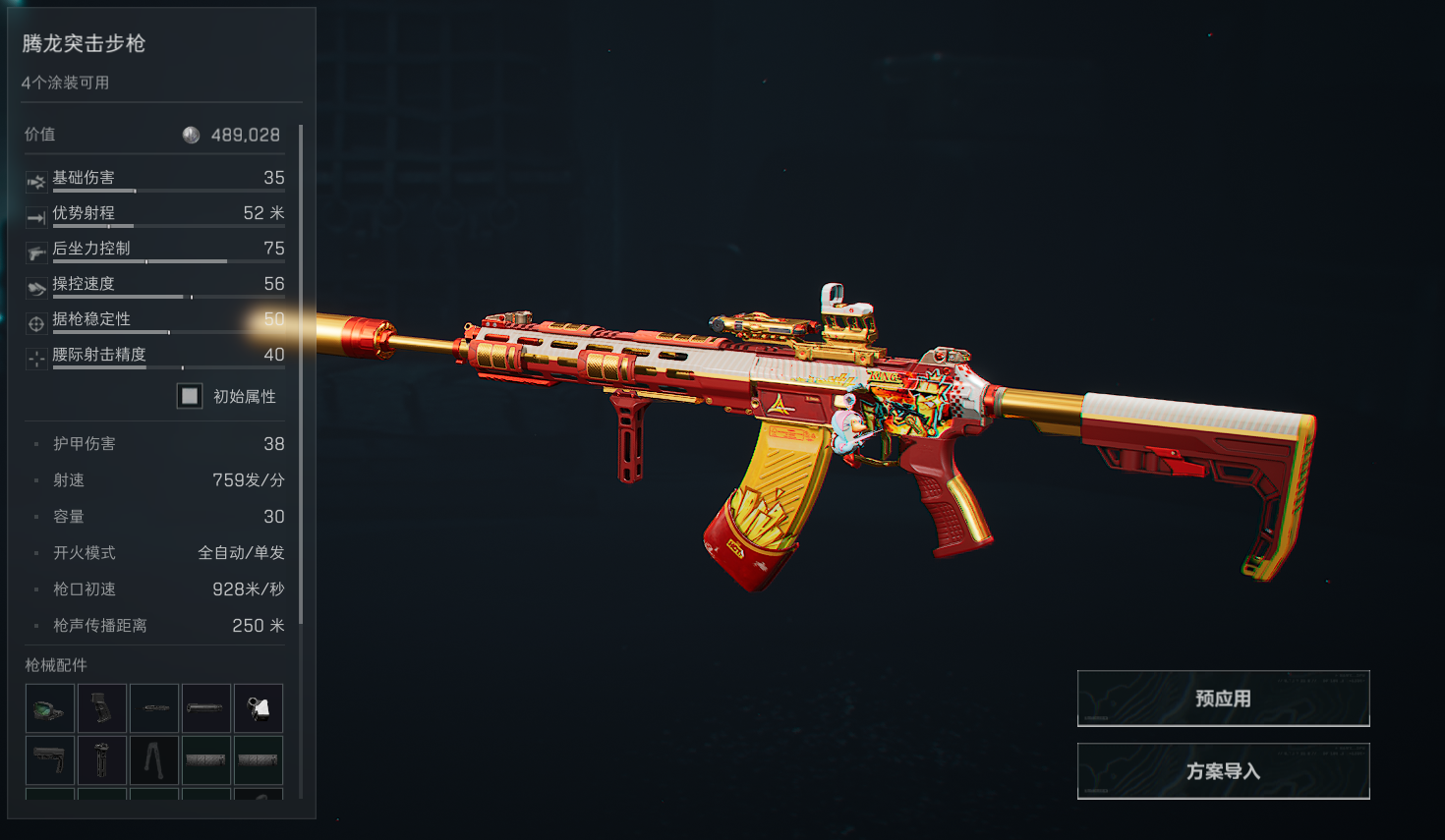Click the 预应用 (pre-apply) button
This screenshot has width=1445, height=840.
(1223, 699)
